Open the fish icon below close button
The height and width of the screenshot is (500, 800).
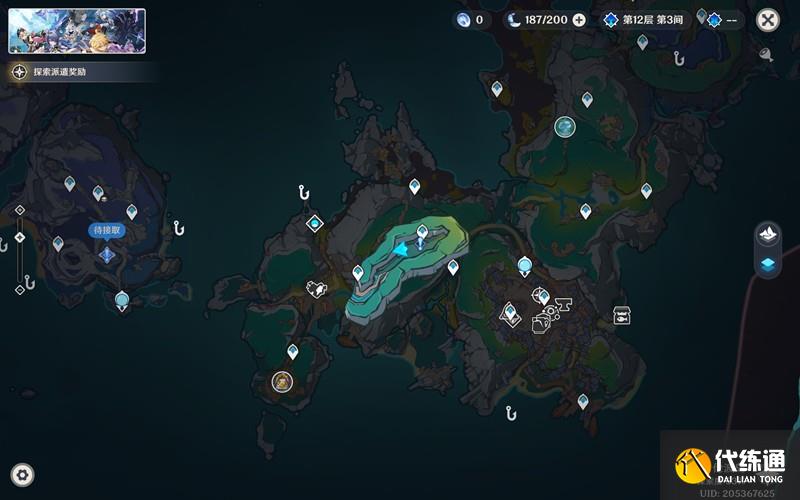[766, 55]
